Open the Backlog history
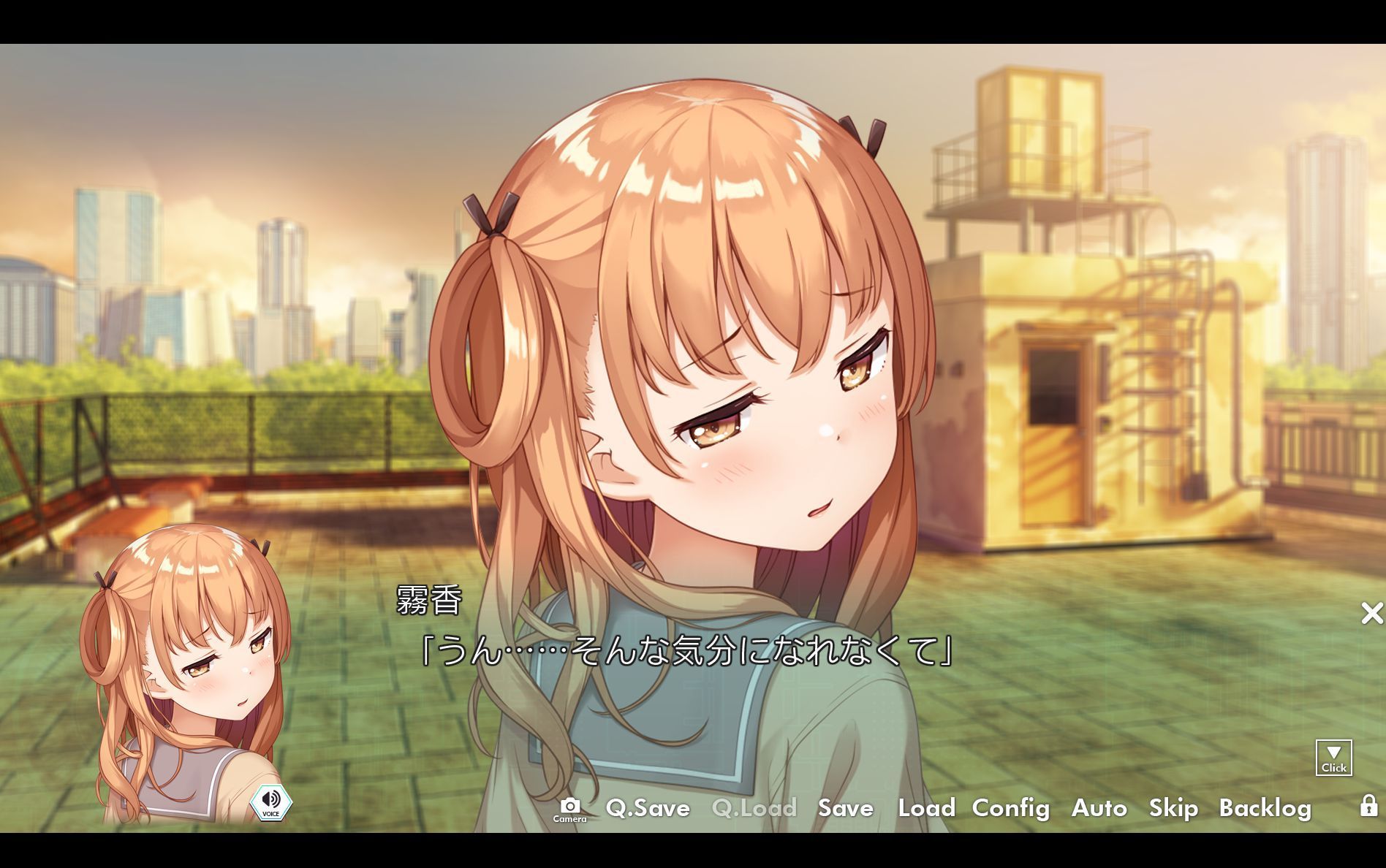The image size is (1386, 868). (1266, 809)
